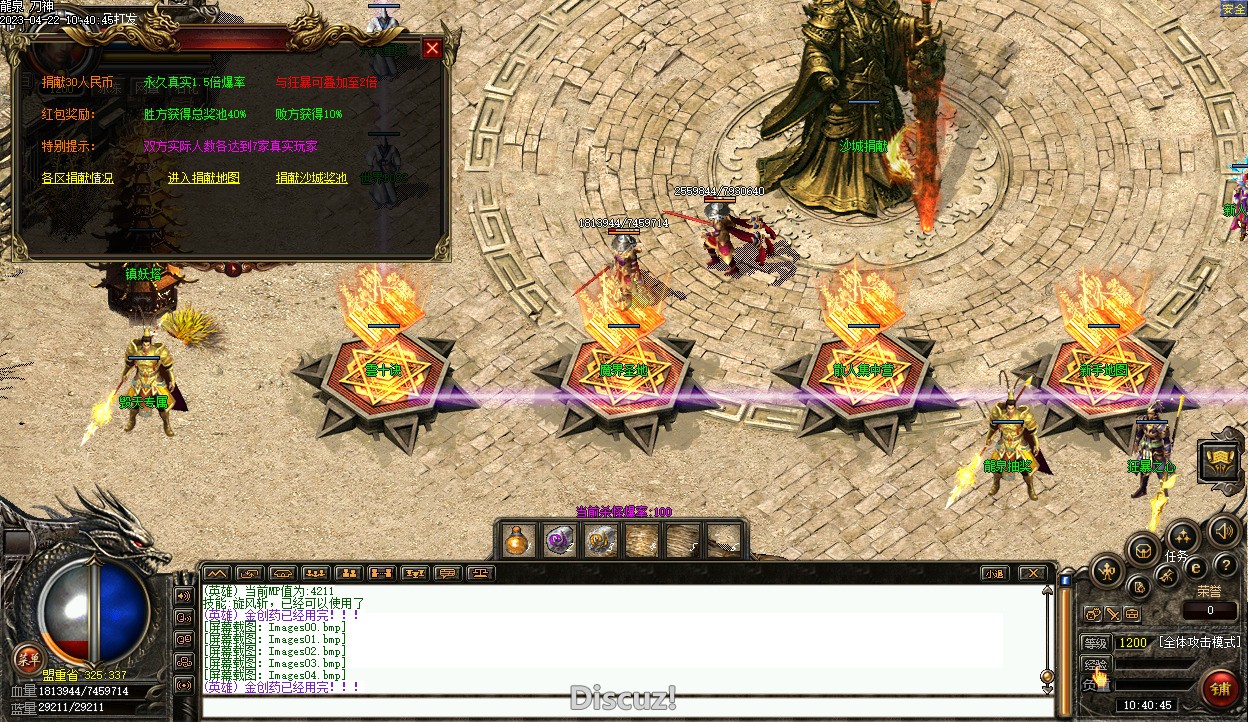This screenshot has height=722, width=1248.
Task: Use the purple swirl stone hotbar item
Action: [x=559, y=541]
